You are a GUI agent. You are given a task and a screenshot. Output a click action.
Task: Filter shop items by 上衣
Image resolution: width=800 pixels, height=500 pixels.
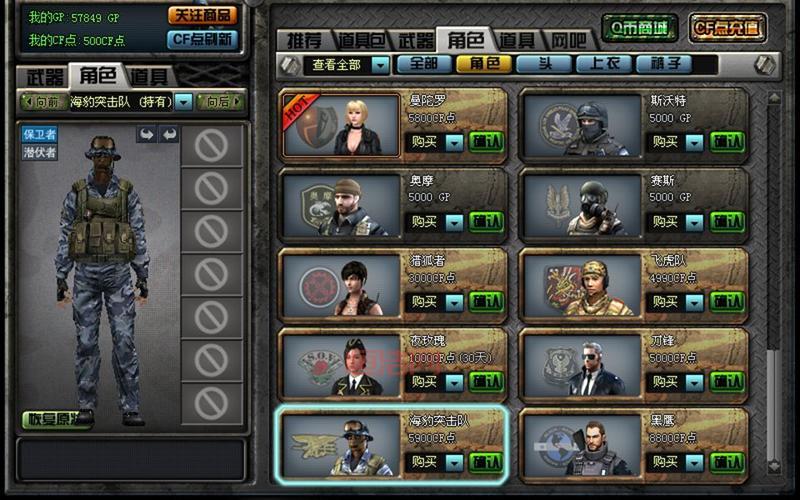(604, 64)
